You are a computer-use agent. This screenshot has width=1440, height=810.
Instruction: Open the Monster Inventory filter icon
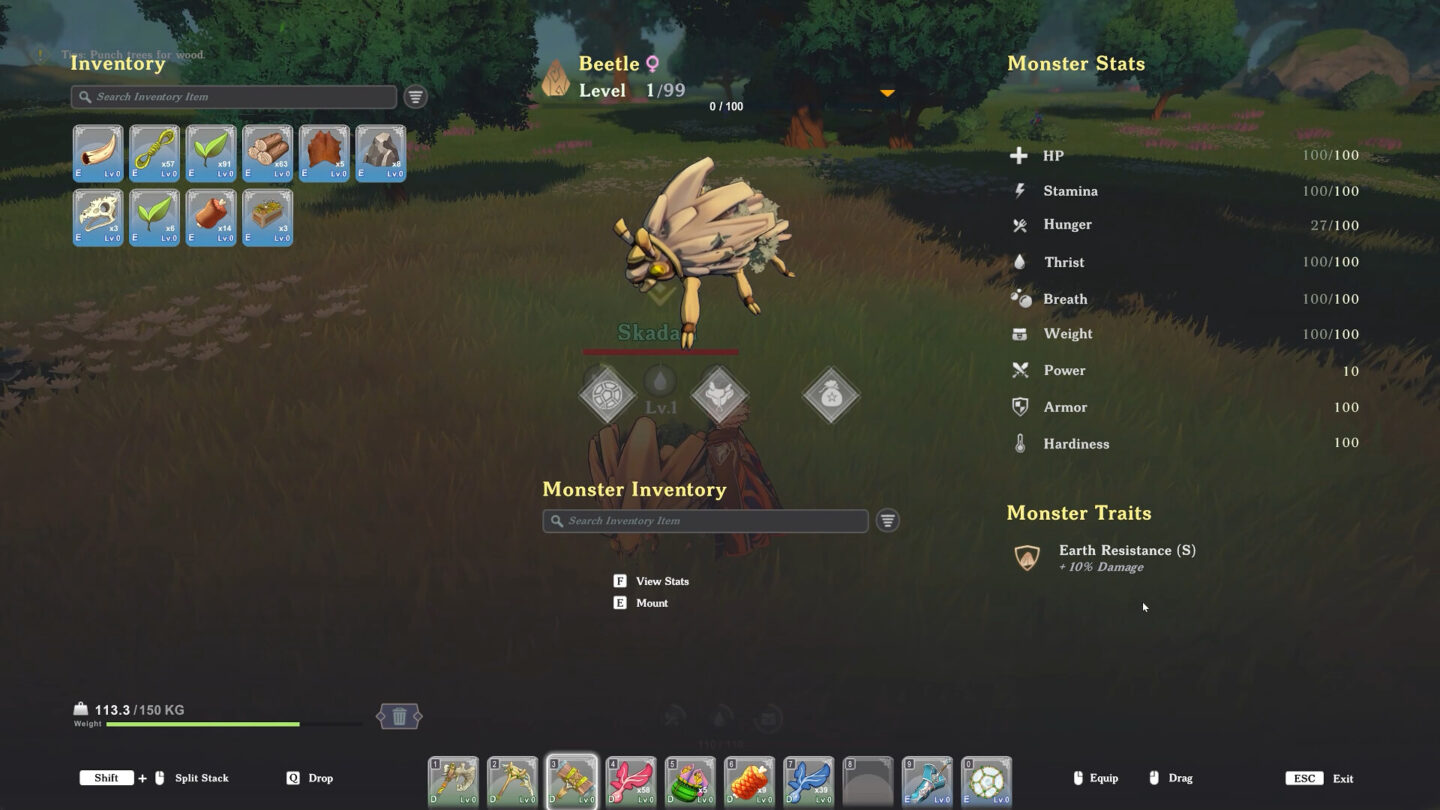tap(887, 520)
